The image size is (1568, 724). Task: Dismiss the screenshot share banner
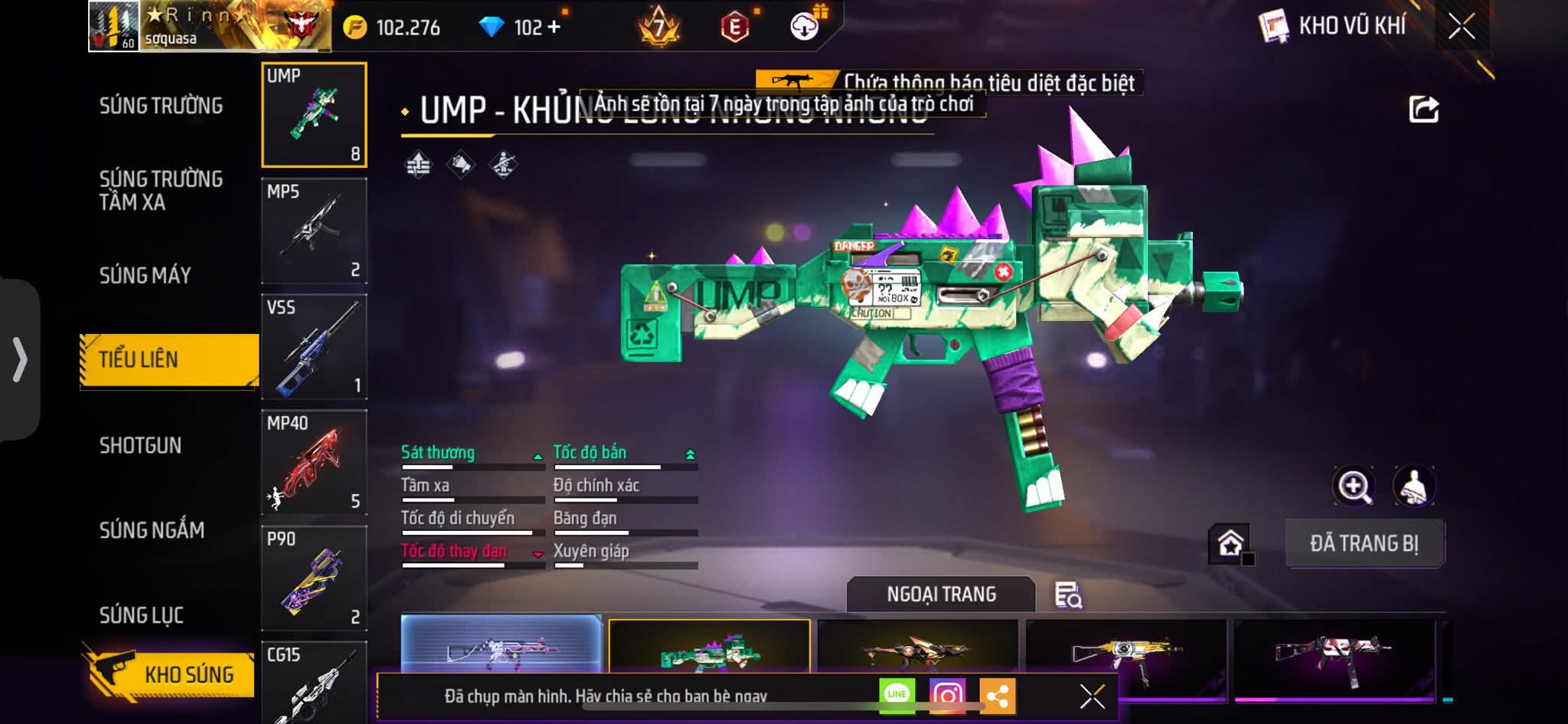click(1092, 696)
